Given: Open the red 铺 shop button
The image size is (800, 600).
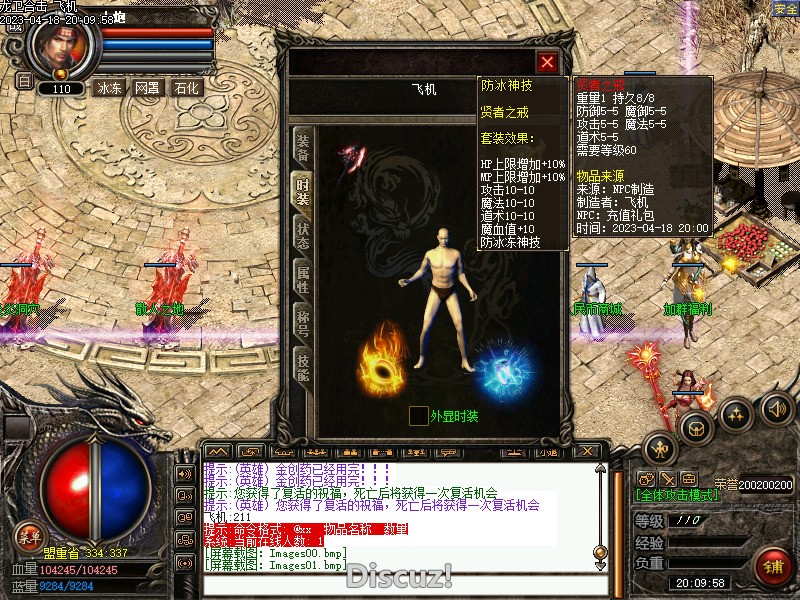Looking at the screenshot, I should click(x=772, y=567).
